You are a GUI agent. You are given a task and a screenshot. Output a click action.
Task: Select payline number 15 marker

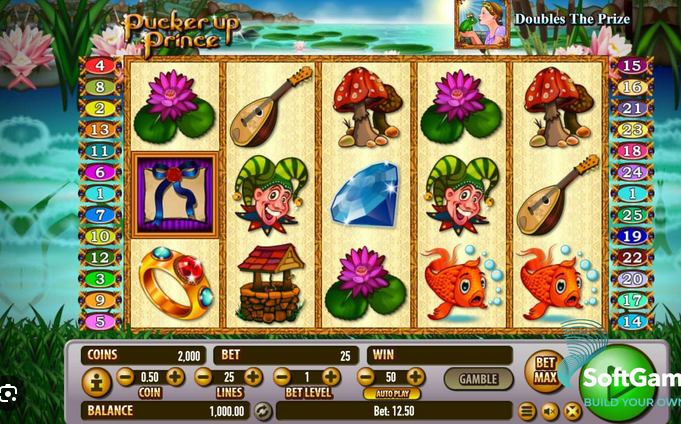coord(632,66)
